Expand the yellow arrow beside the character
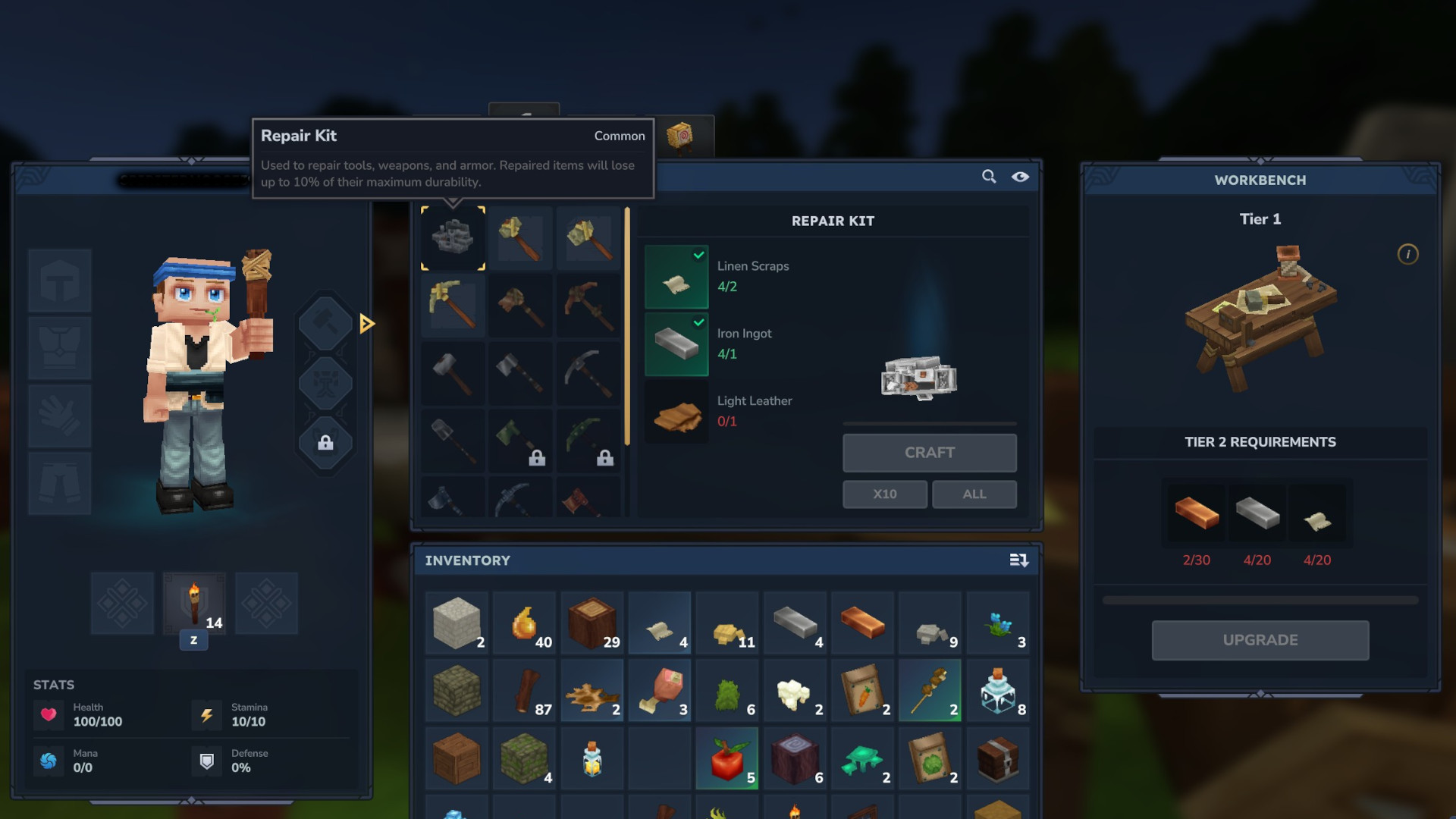This screenshot has height=819, width=1456. (x=367, y=324)
